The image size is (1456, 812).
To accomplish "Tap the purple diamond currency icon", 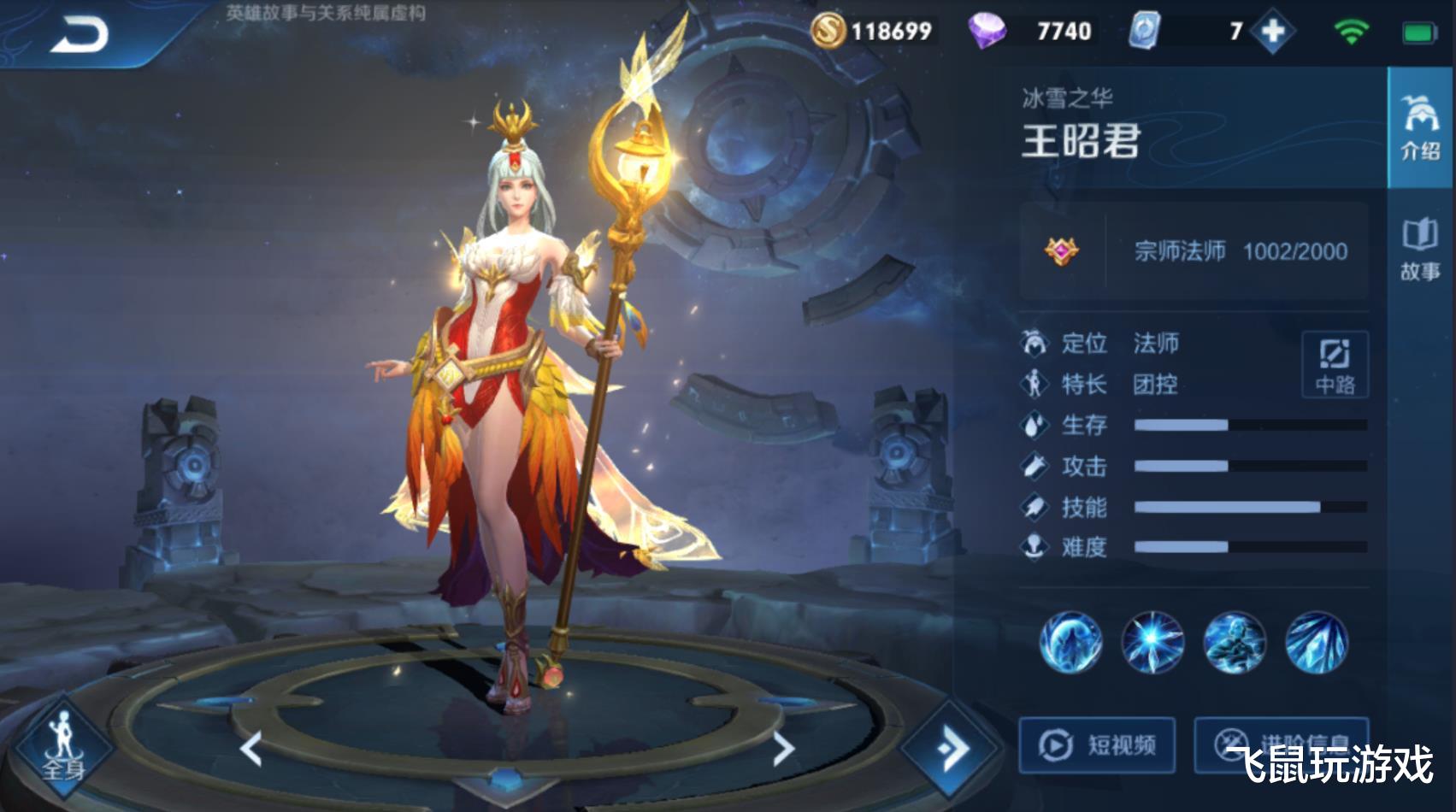I will pos(990,32).
